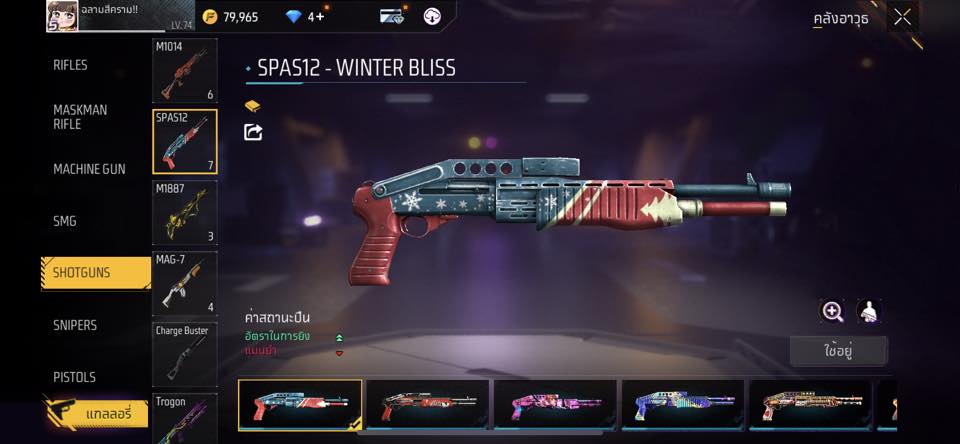Show the SMG weapon category
Screen dimensions: 960x444
point(65,221)
